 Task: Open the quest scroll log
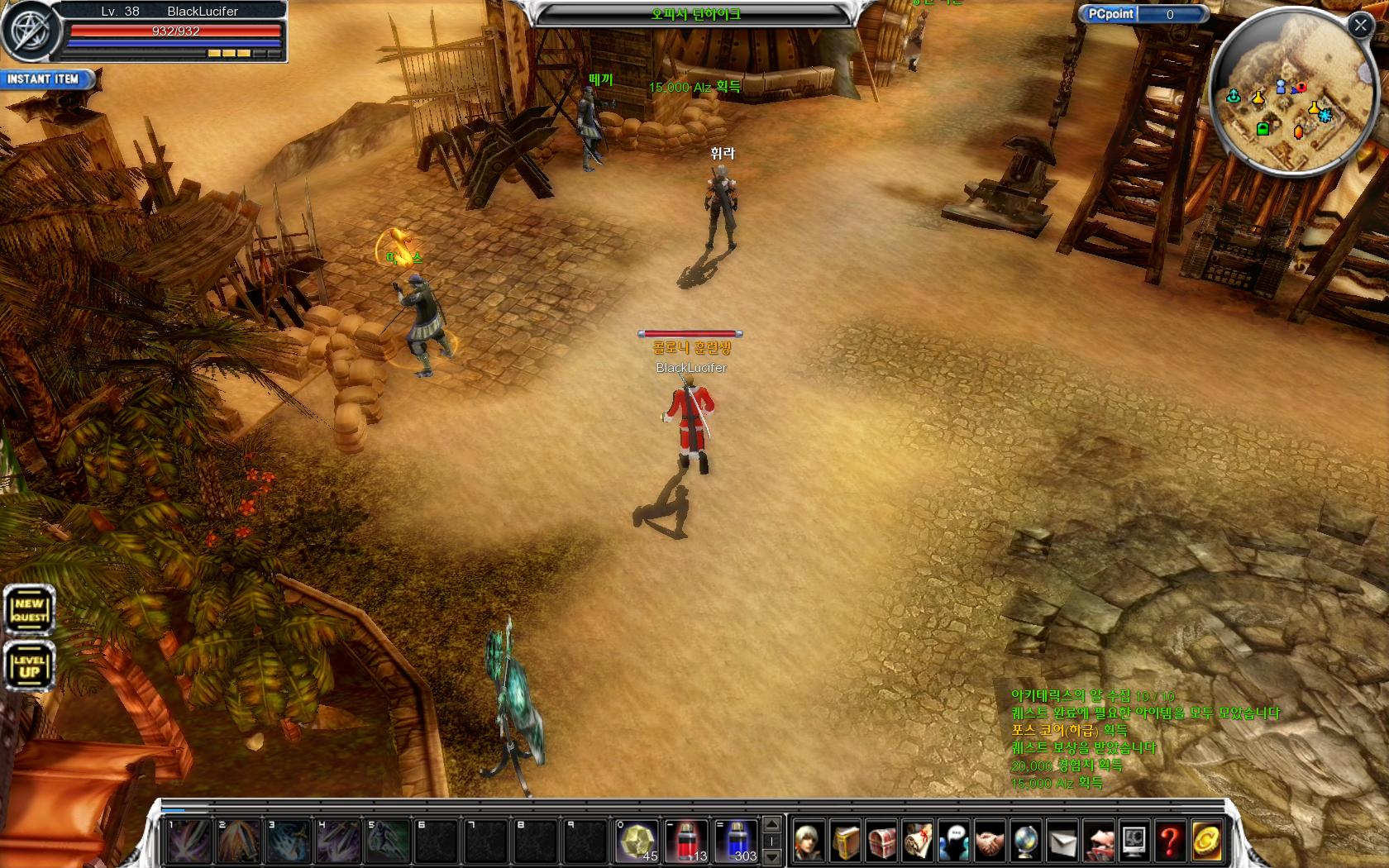click(x=918, y=842)
